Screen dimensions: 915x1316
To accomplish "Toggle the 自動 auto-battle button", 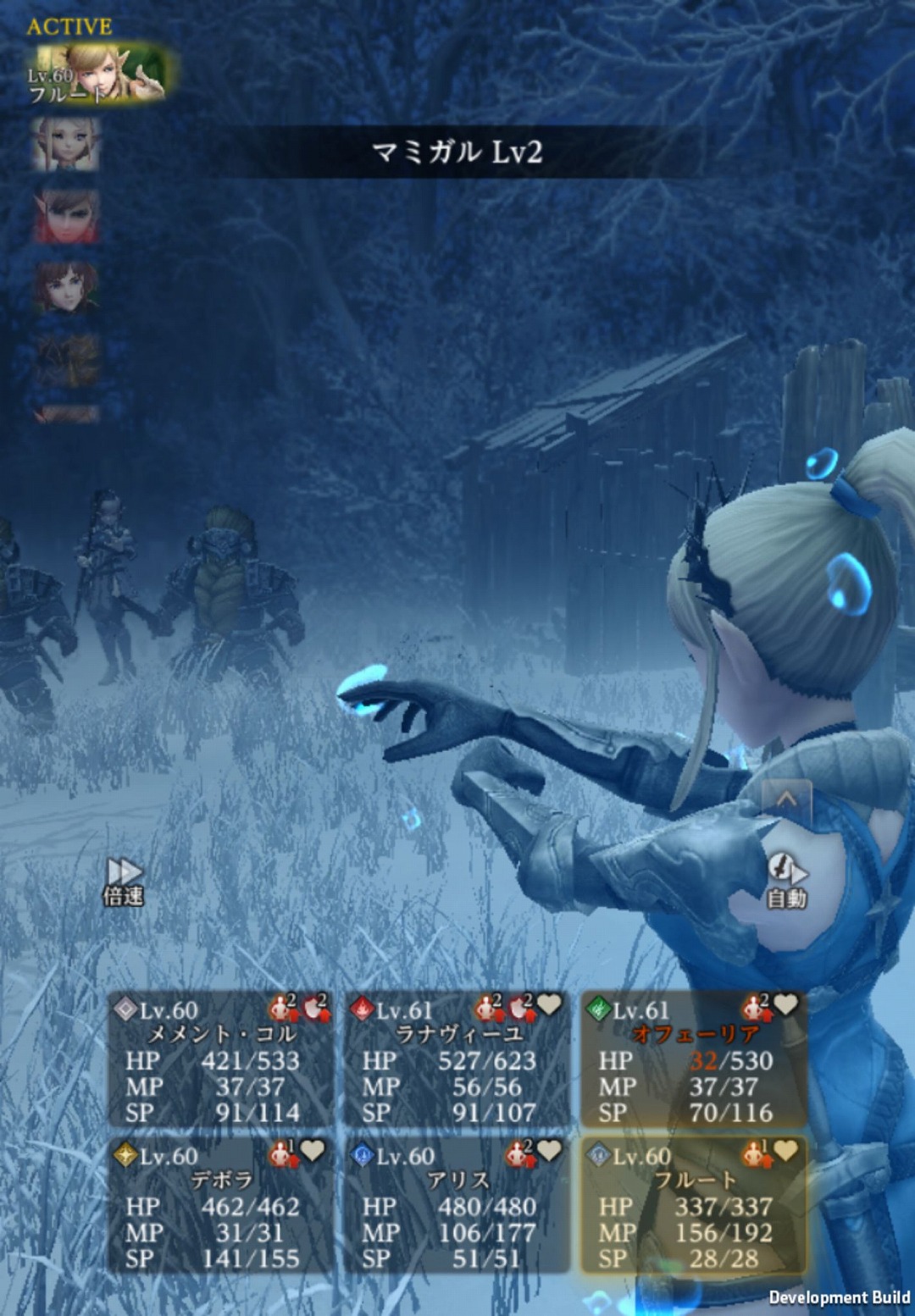I will tap(786, 881).
